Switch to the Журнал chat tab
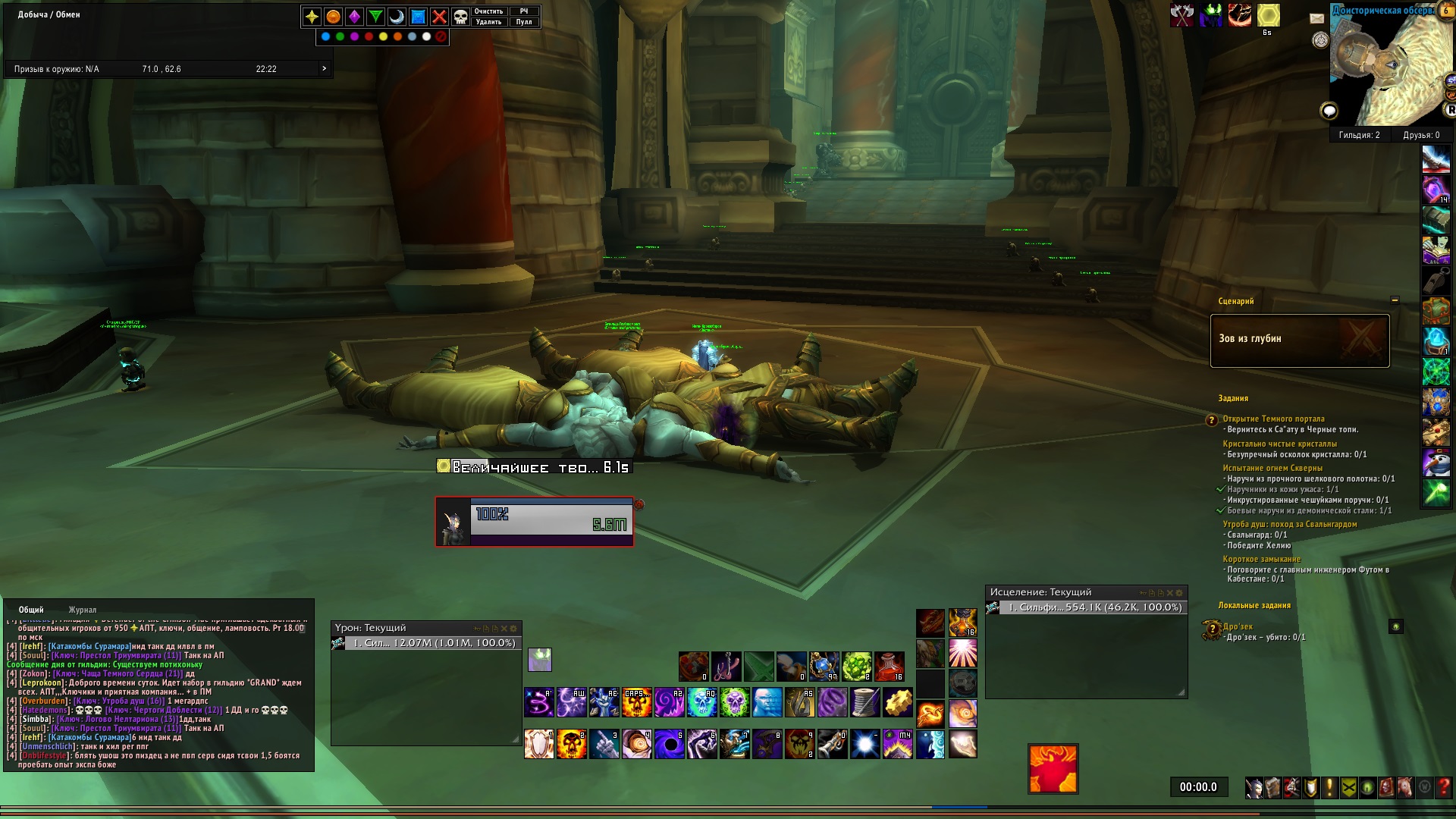This screenshot has height=819, width=1456. pyautogui.click(x=83, y=610)
